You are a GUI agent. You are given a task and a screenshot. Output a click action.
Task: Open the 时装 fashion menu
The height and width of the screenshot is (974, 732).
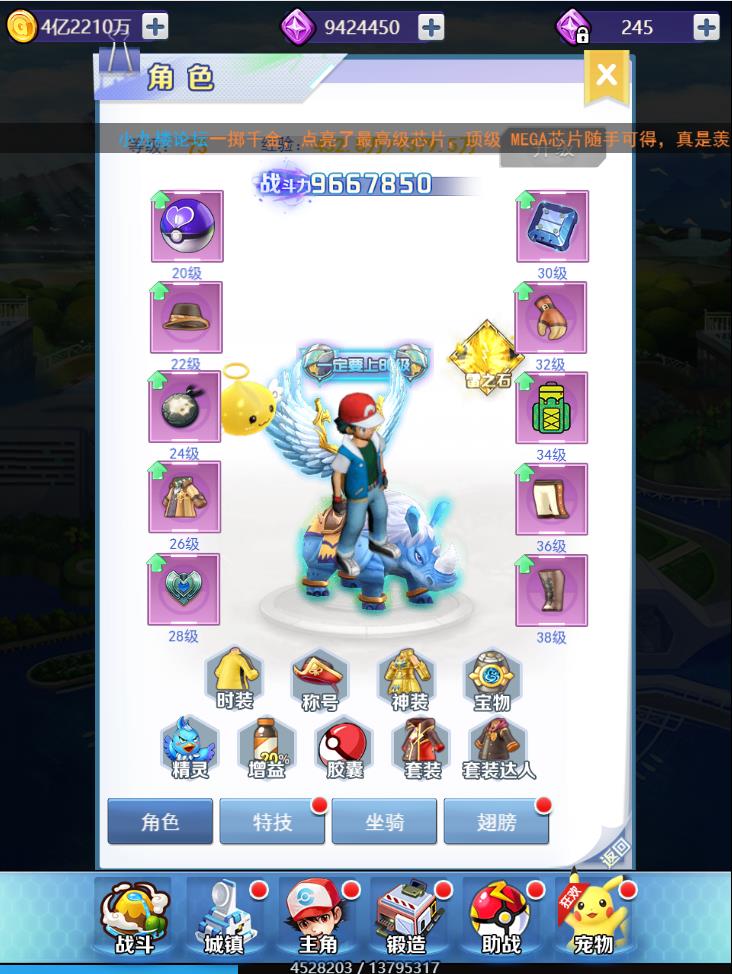(234, 678)
